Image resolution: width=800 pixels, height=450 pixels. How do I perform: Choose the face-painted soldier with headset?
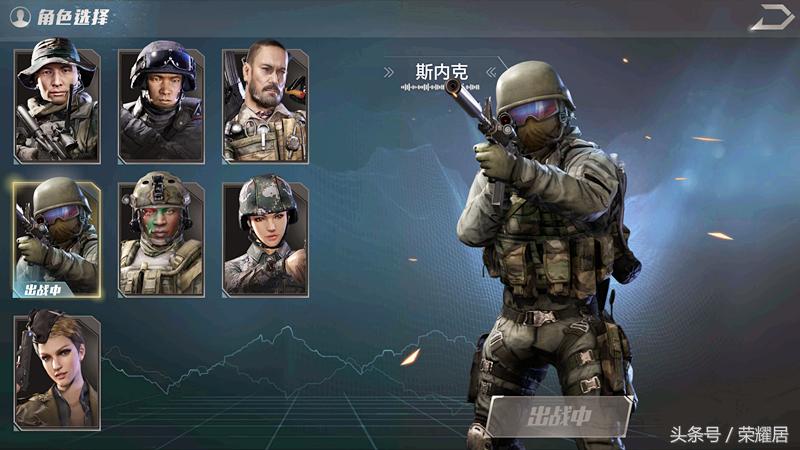click(161, 238)
